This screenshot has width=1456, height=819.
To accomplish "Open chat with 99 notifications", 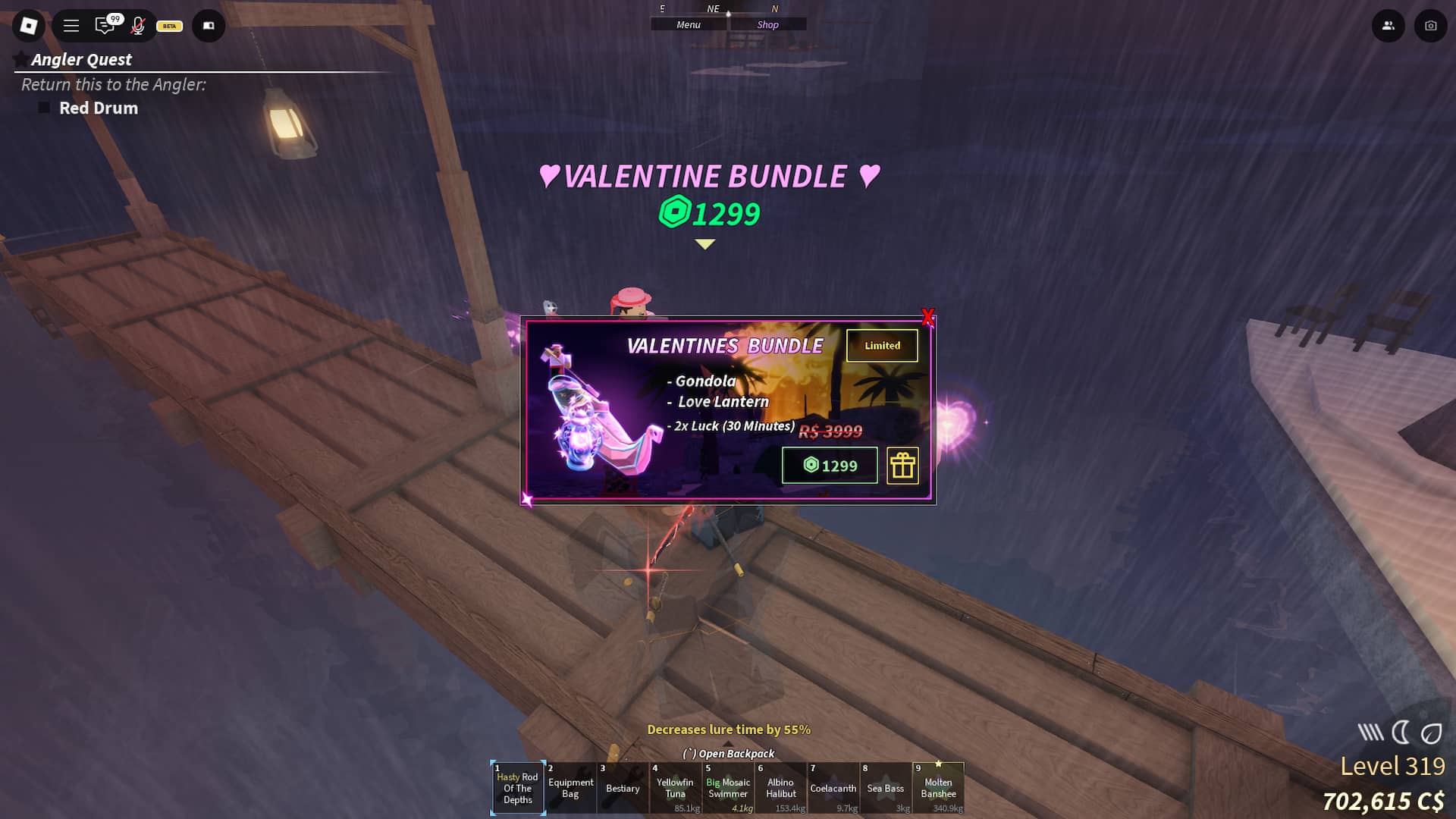I will 105,26.
